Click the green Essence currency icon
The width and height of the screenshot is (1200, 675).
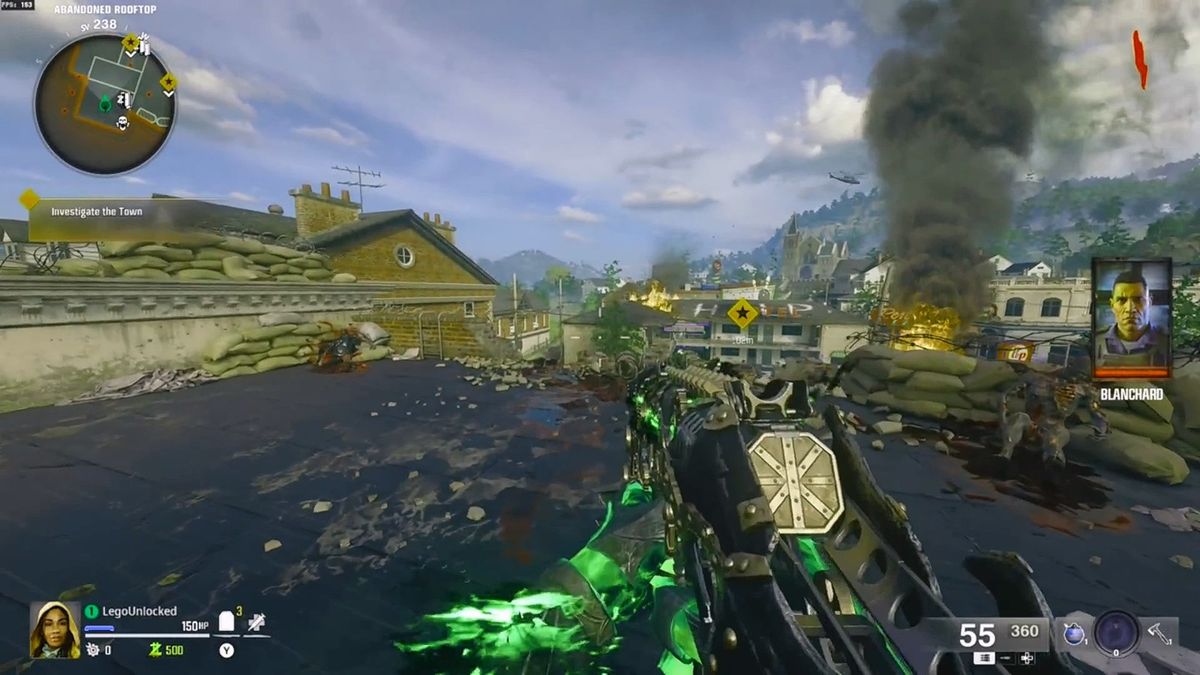pos(155,650)
